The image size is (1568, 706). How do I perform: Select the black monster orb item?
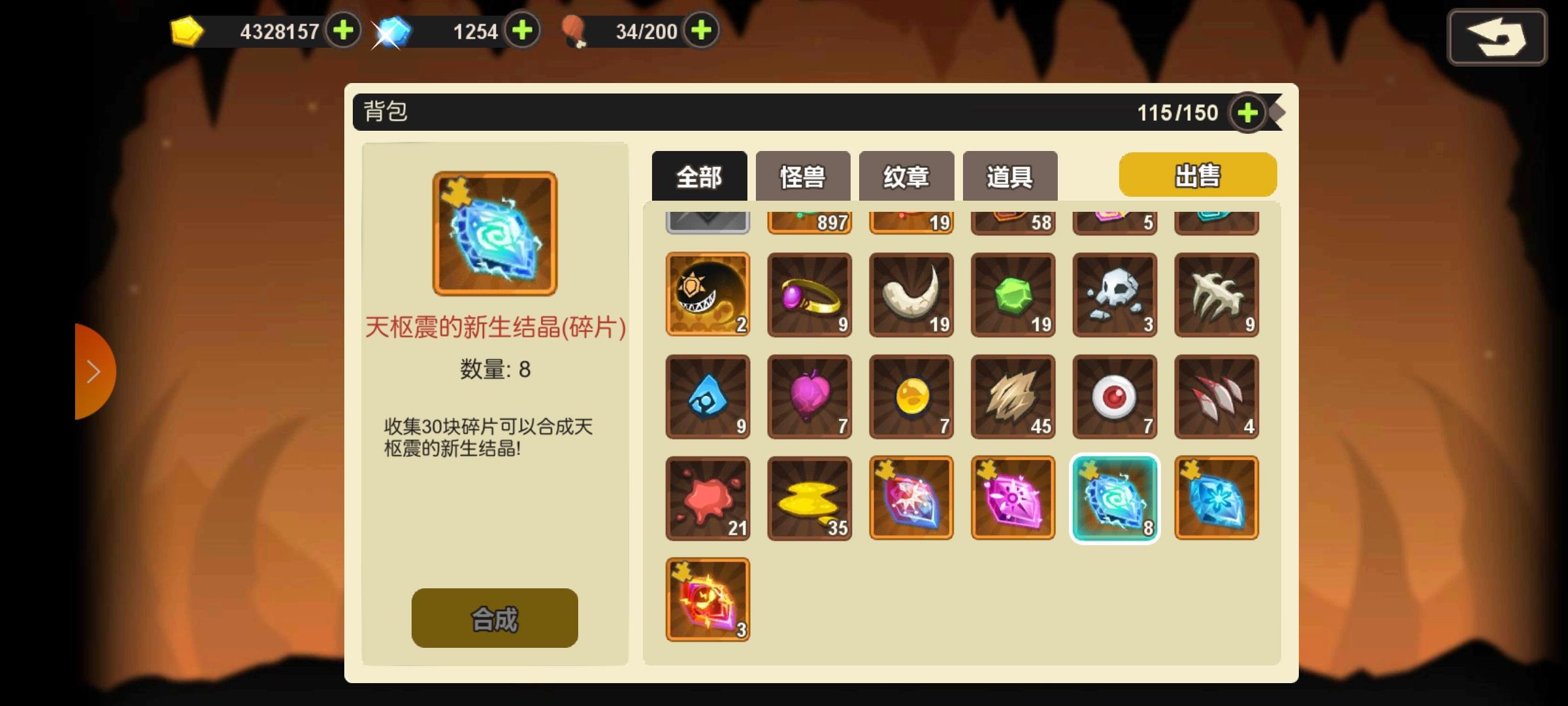click(708, 295)
